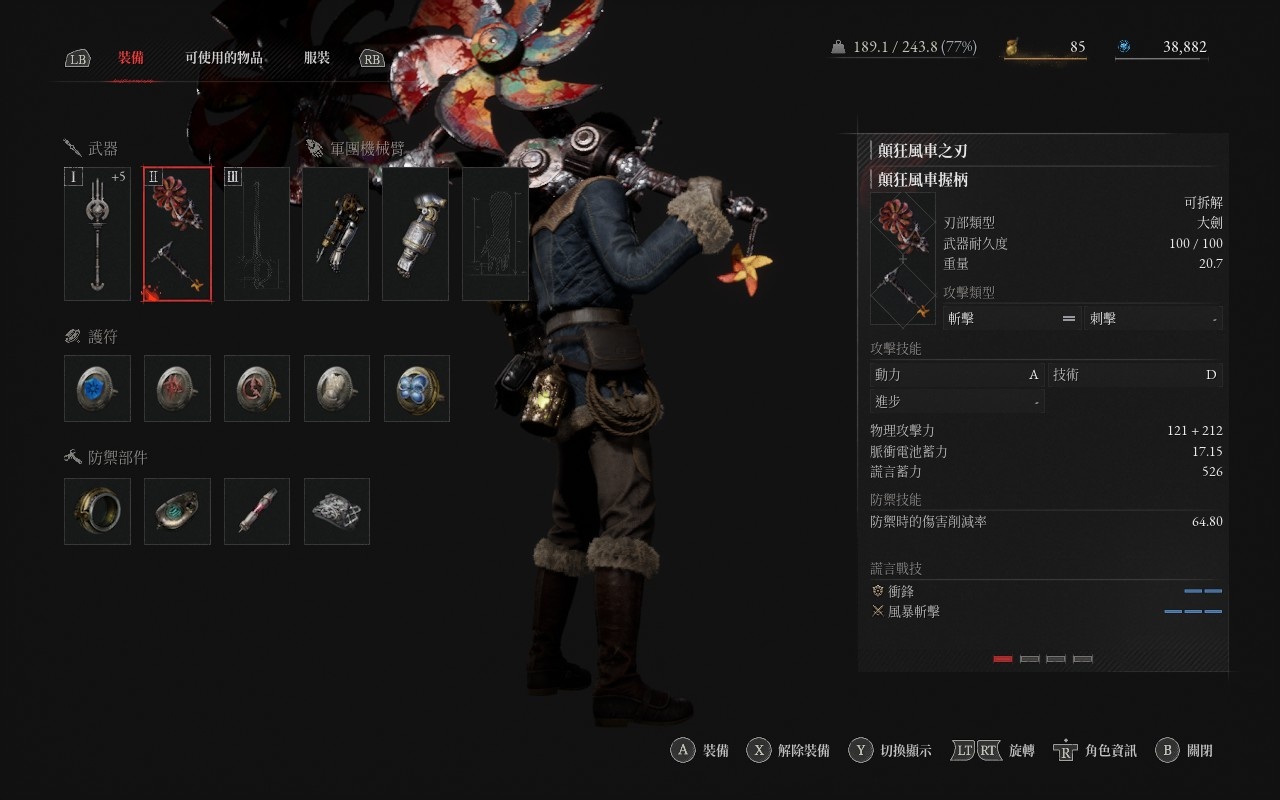This screenshot has height=800, width=1280.
Task: Choose the defense part with the teal coil
Action: (177, 511)
